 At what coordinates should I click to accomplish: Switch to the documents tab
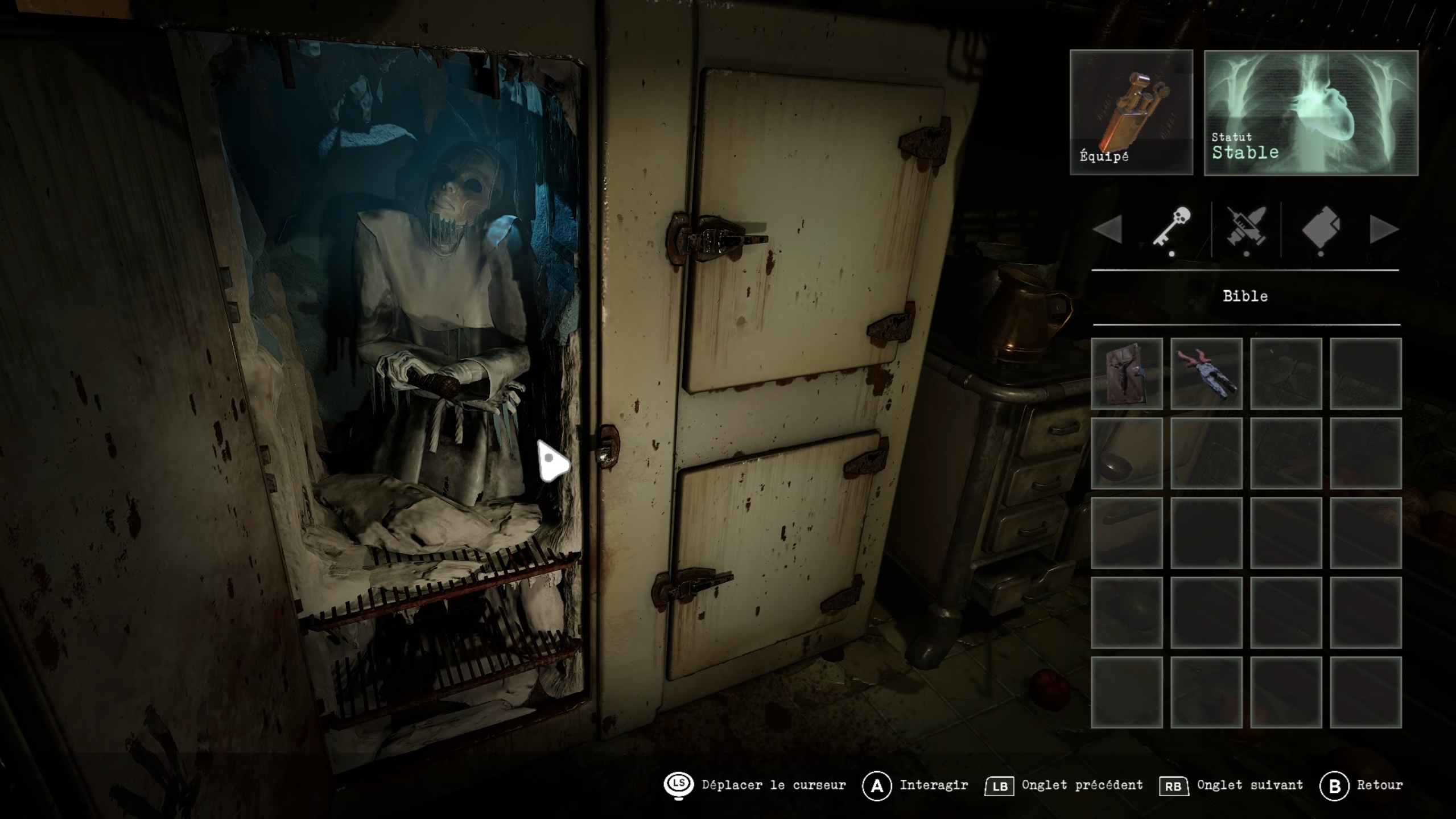pyautogui.click(x=1321, y=228)
